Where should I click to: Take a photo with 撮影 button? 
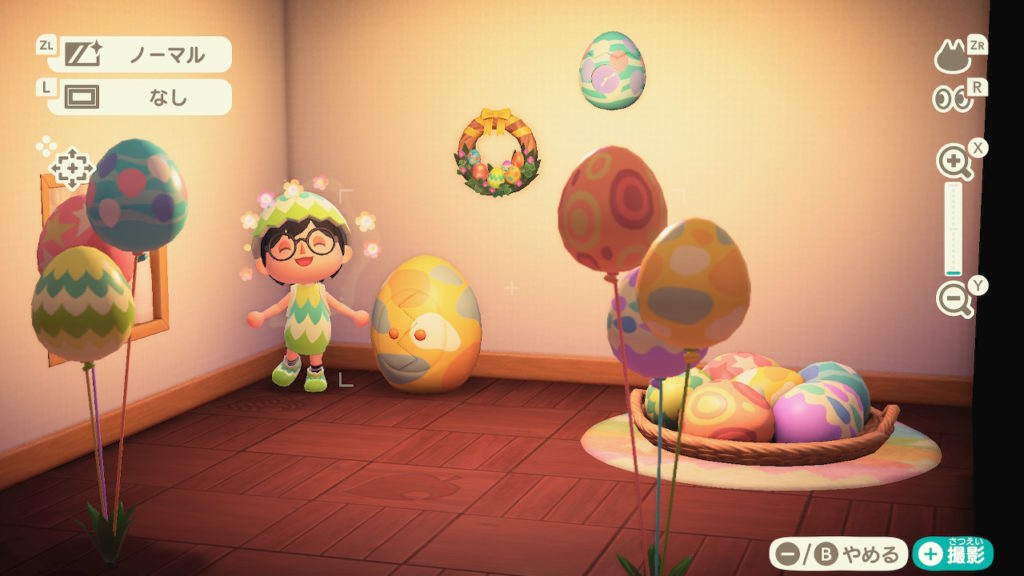pos(953,553)
